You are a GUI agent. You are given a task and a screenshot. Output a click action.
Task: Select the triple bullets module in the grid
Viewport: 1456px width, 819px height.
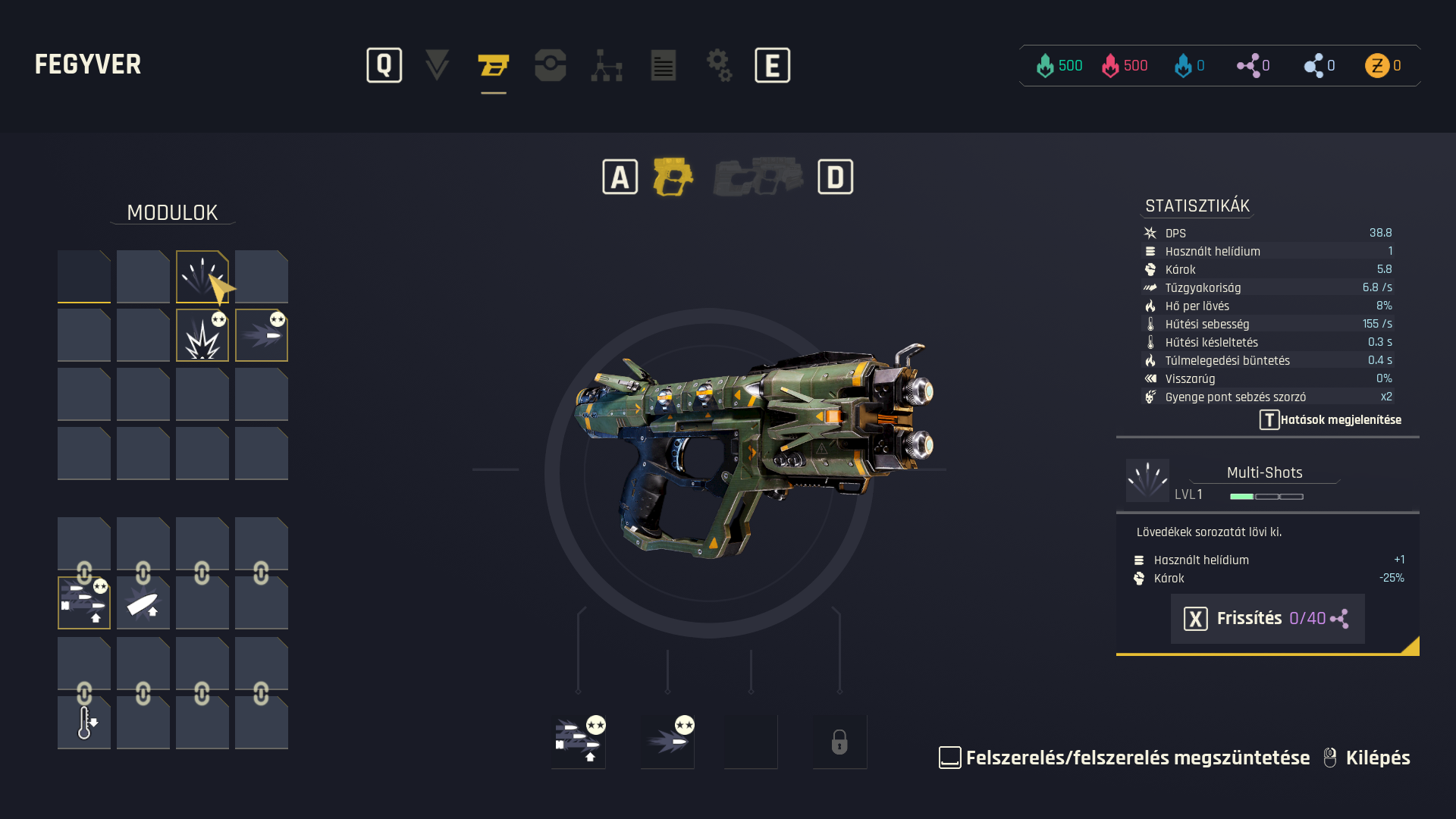83,604
